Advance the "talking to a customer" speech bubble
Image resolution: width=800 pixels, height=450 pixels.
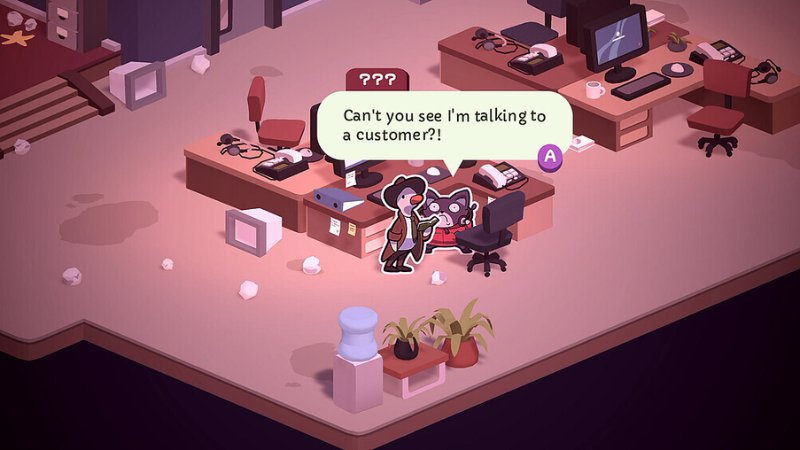pos(549,156)
